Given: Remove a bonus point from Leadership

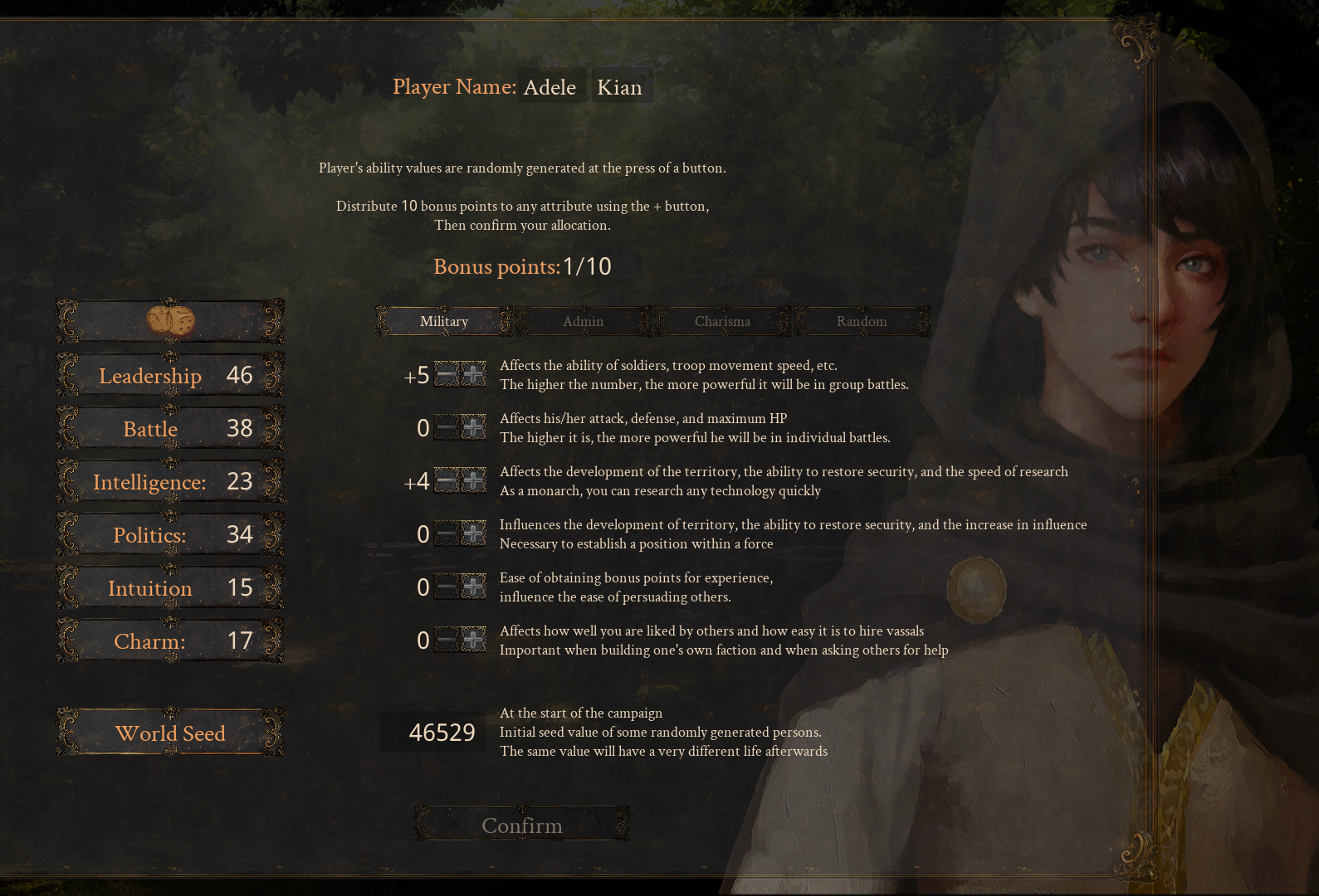Looking at the screenshot, I should pos(447,375).
